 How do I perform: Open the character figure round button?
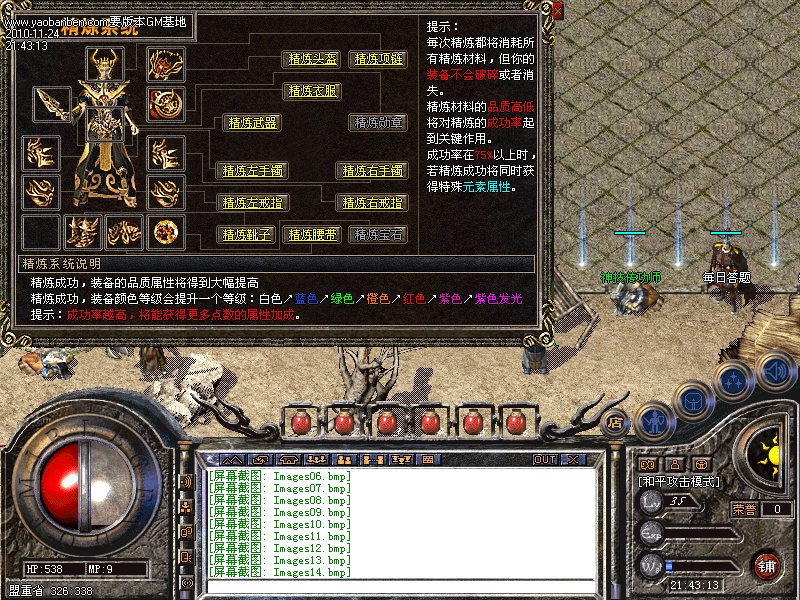tap(653, 421)
